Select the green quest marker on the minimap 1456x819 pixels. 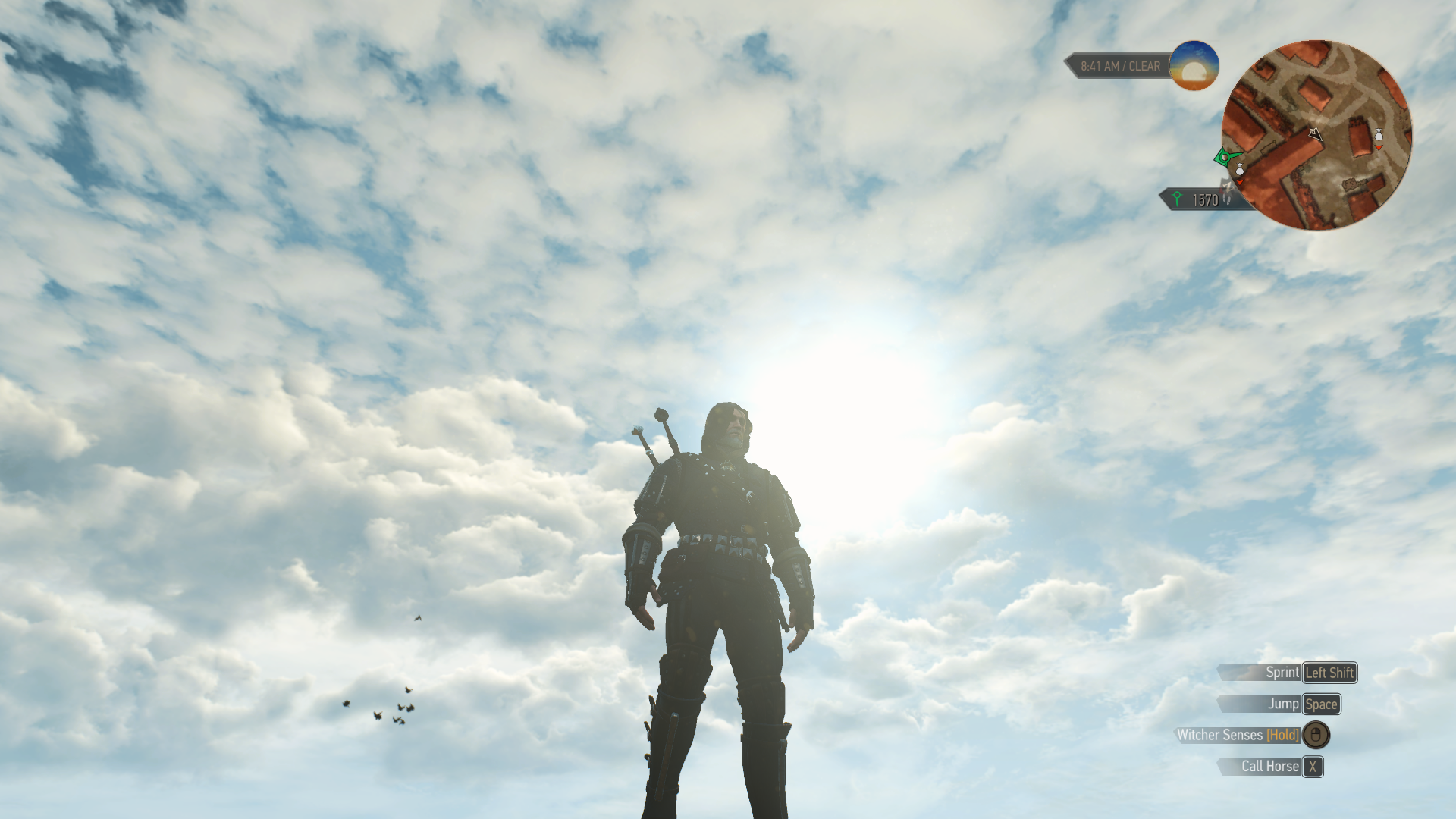(1225, 158)
